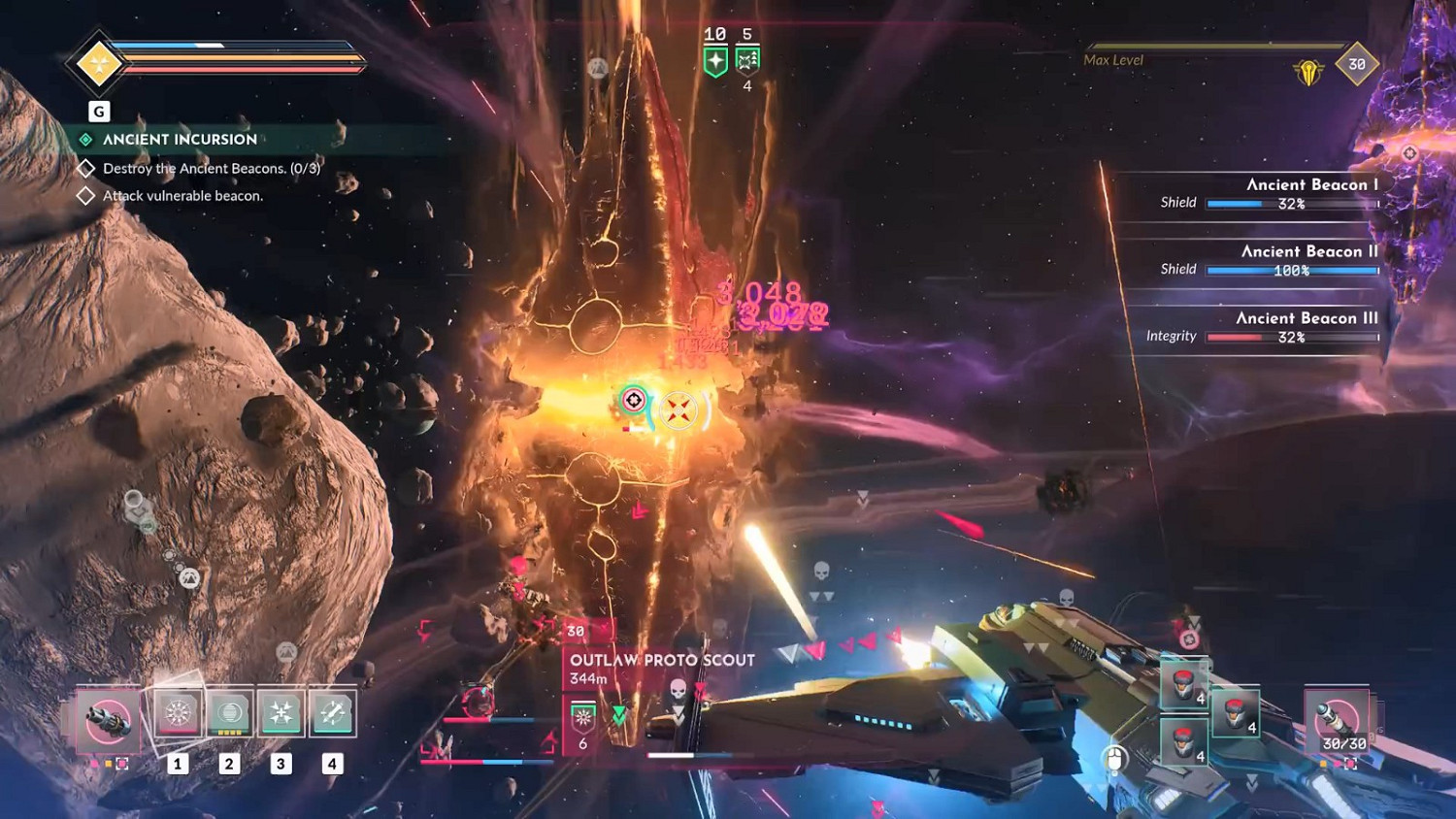Screen dimensions: 1456x819
Task: Click the Attack vulnerable beacon objective
Action: tap(182, 196)
